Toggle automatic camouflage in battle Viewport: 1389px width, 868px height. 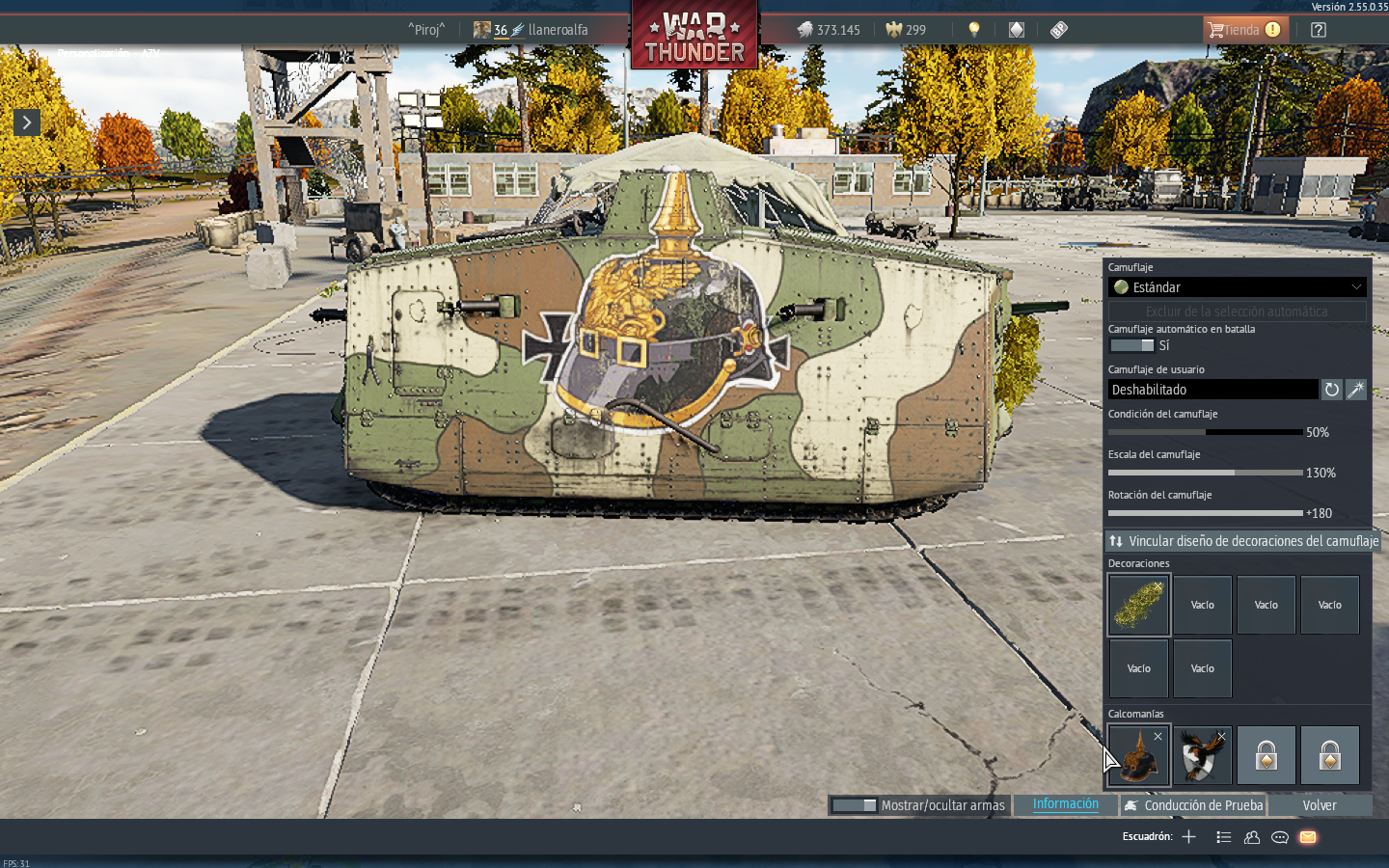point(1131,345)
